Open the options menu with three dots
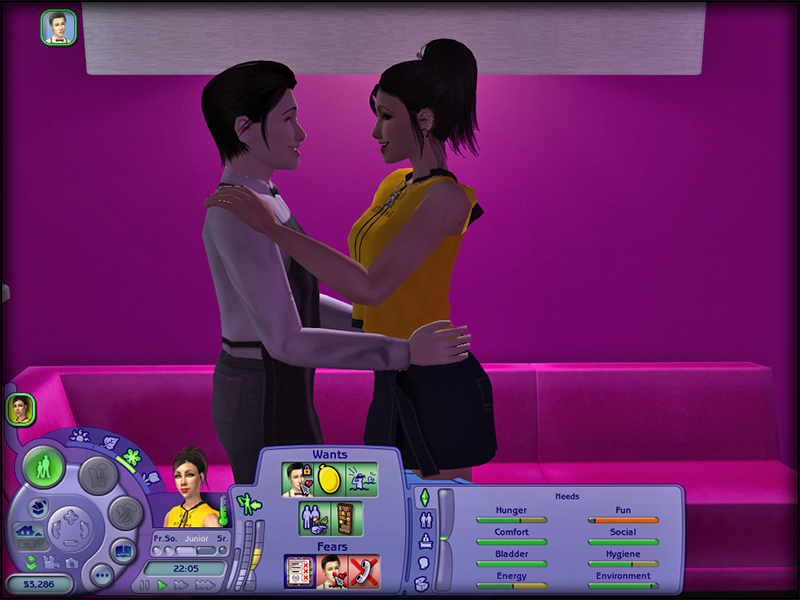 coord(101,576)
